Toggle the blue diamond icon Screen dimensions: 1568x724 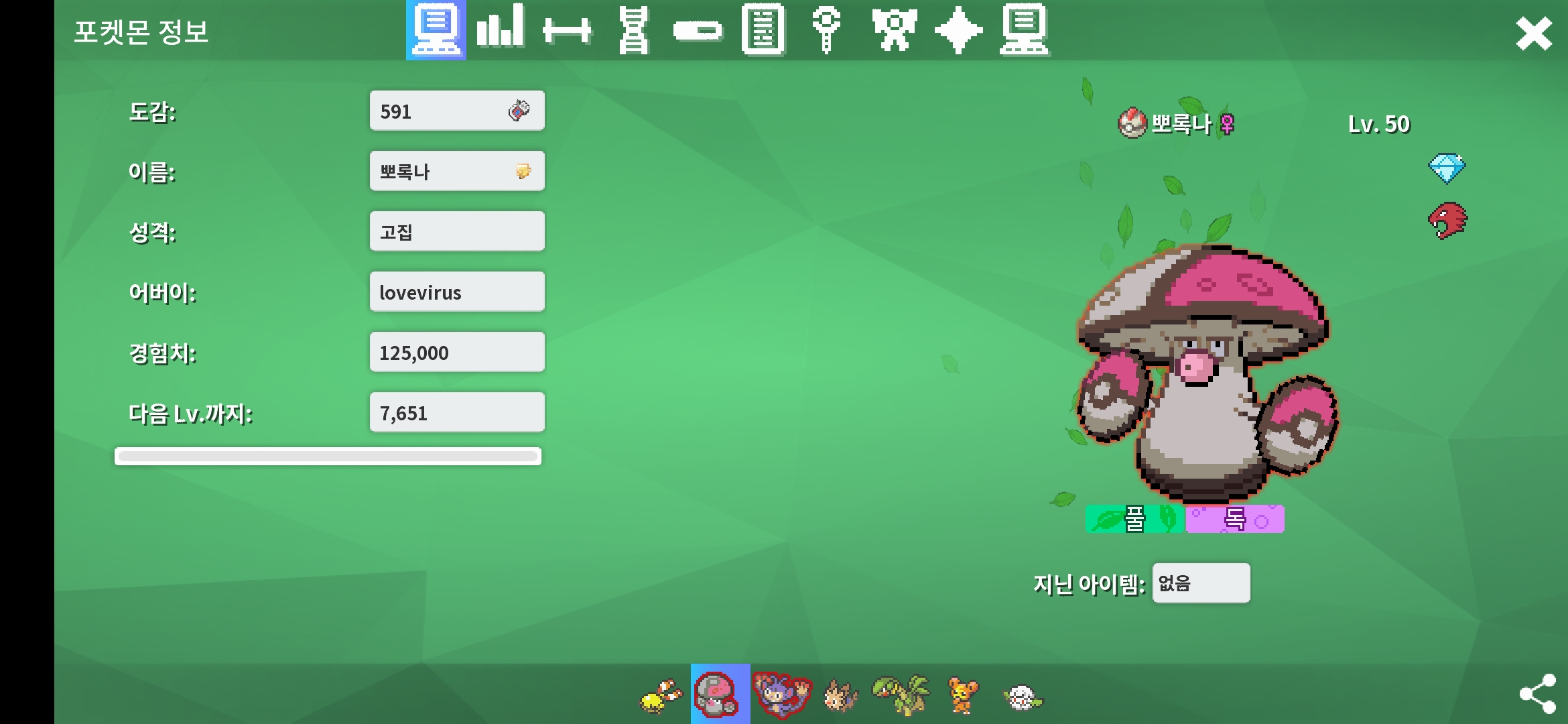click(x=1447, y=168)
